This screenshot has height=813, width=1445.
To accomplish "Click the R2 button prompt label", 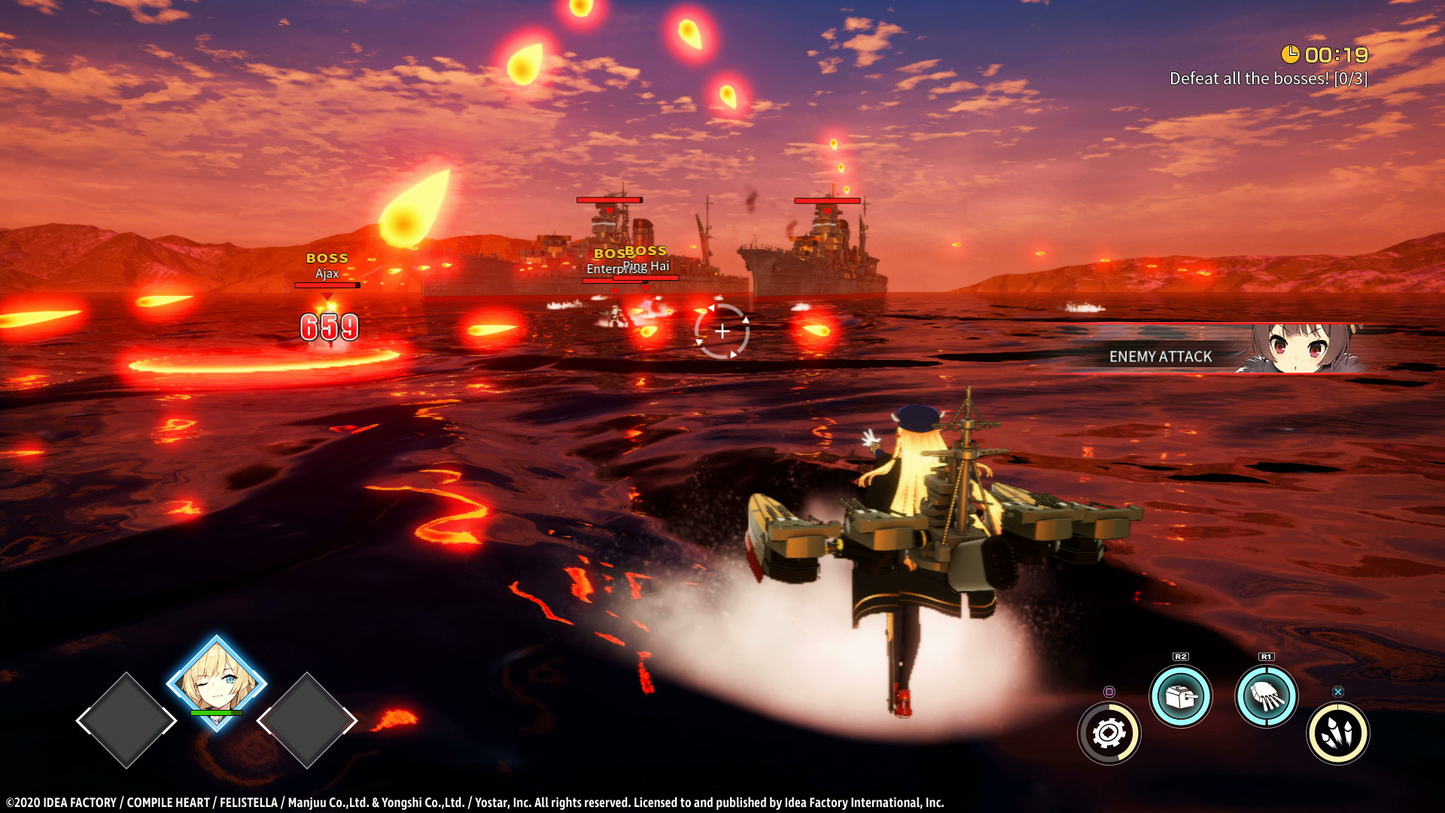I will click(1180, 657).
